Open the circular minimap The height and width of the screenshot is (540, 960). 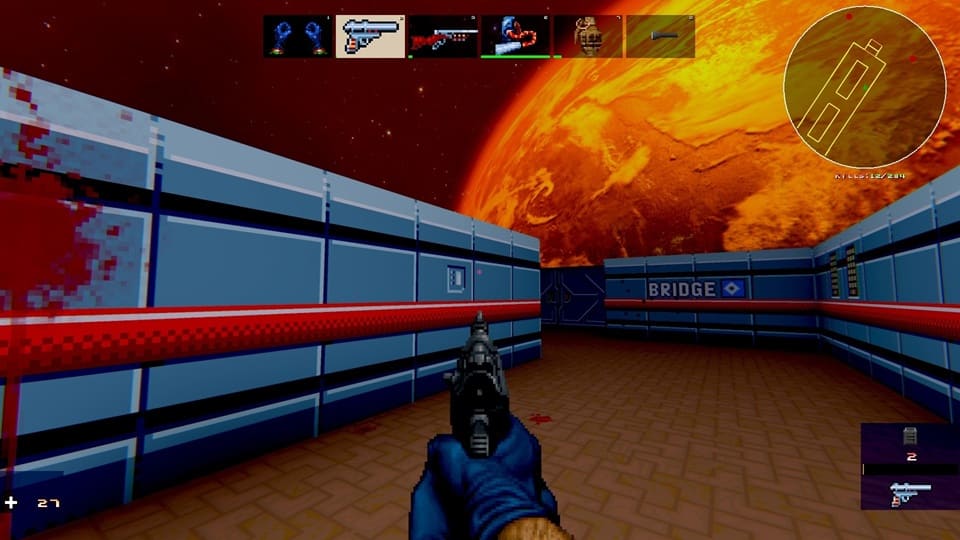[864, 87]
